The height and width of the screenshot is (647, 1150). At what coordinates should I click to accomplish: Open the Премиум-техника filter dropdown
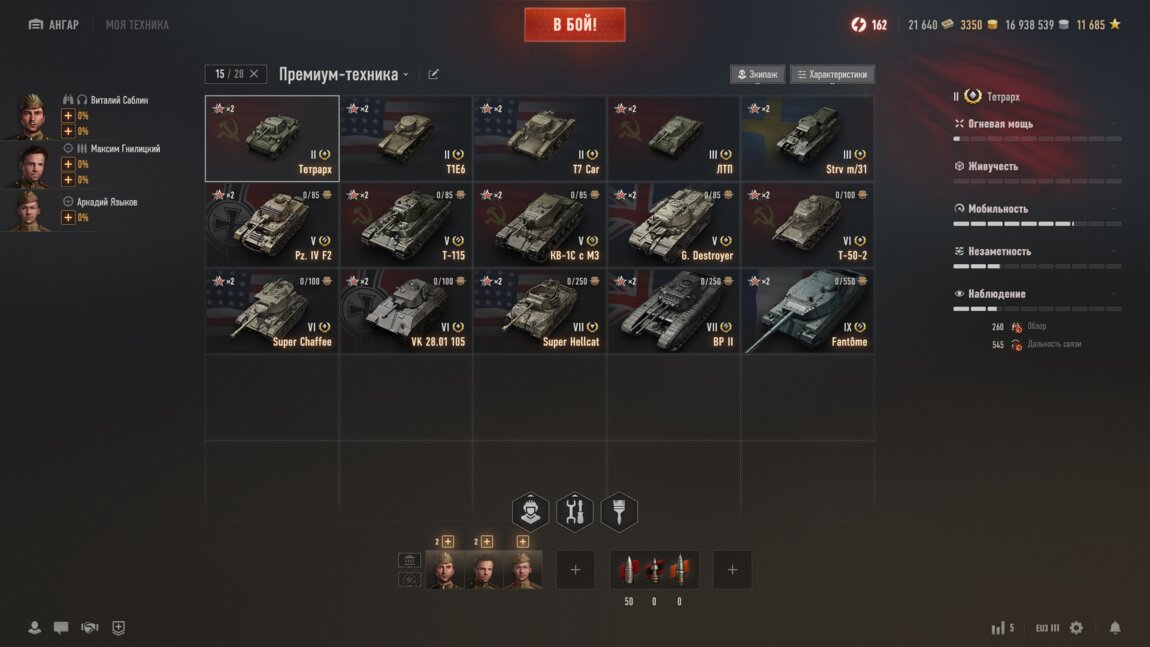tap(343, 74)
